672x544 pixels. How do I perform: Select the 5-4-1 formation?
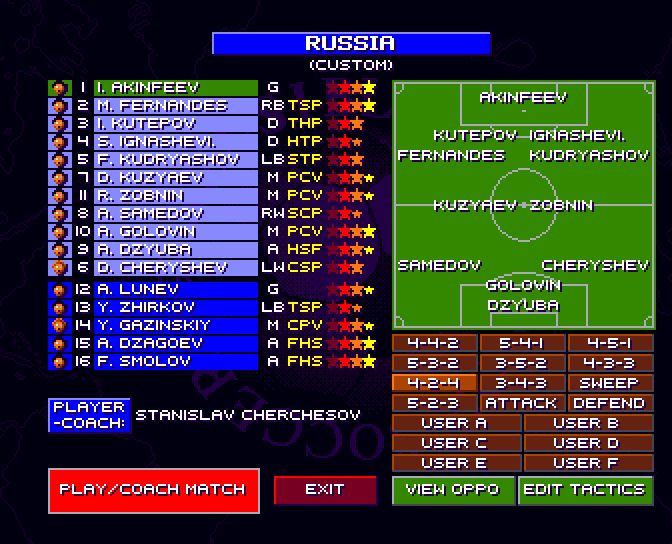point(521,343)
